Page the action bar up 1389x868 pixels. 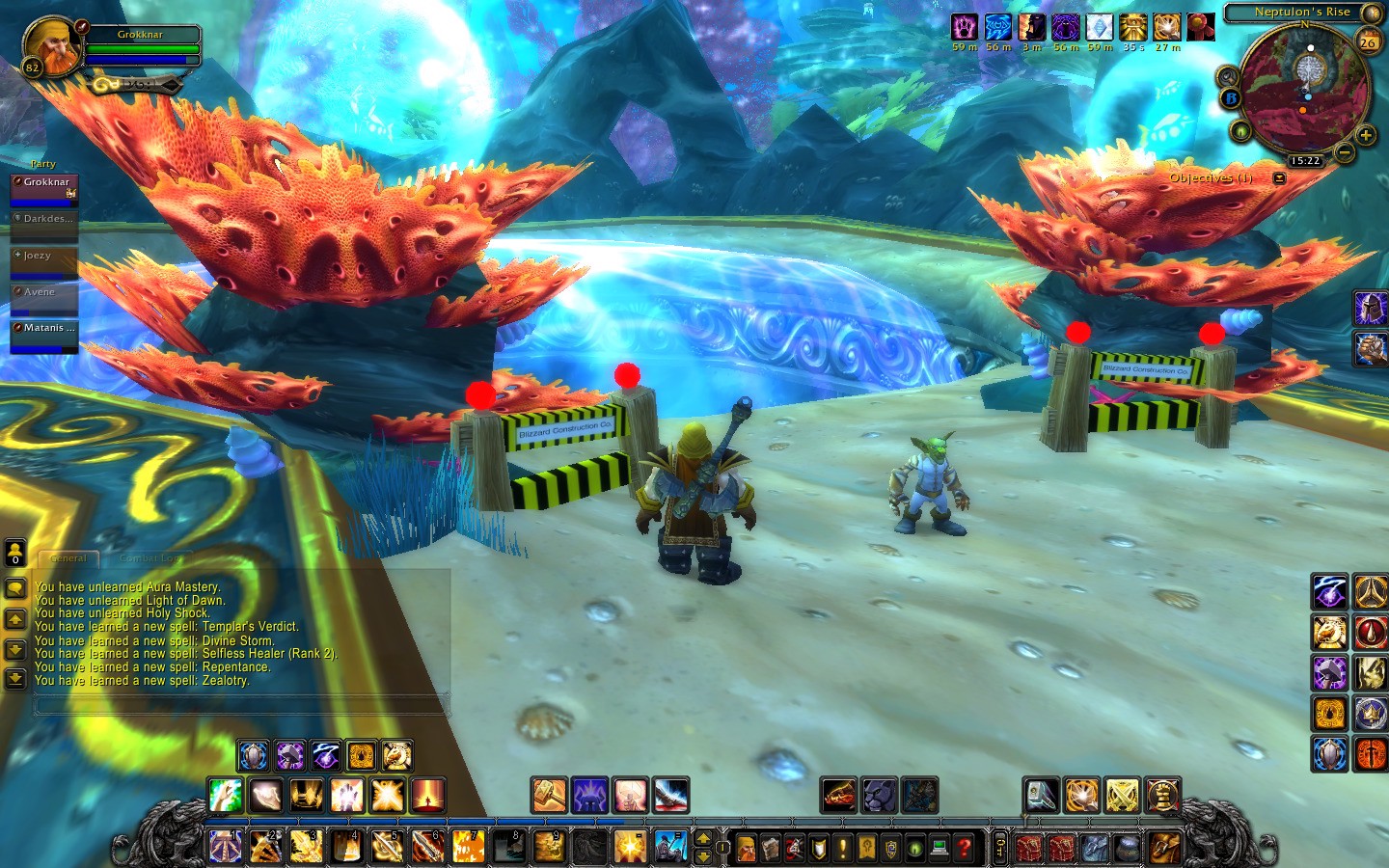point(703,838)
